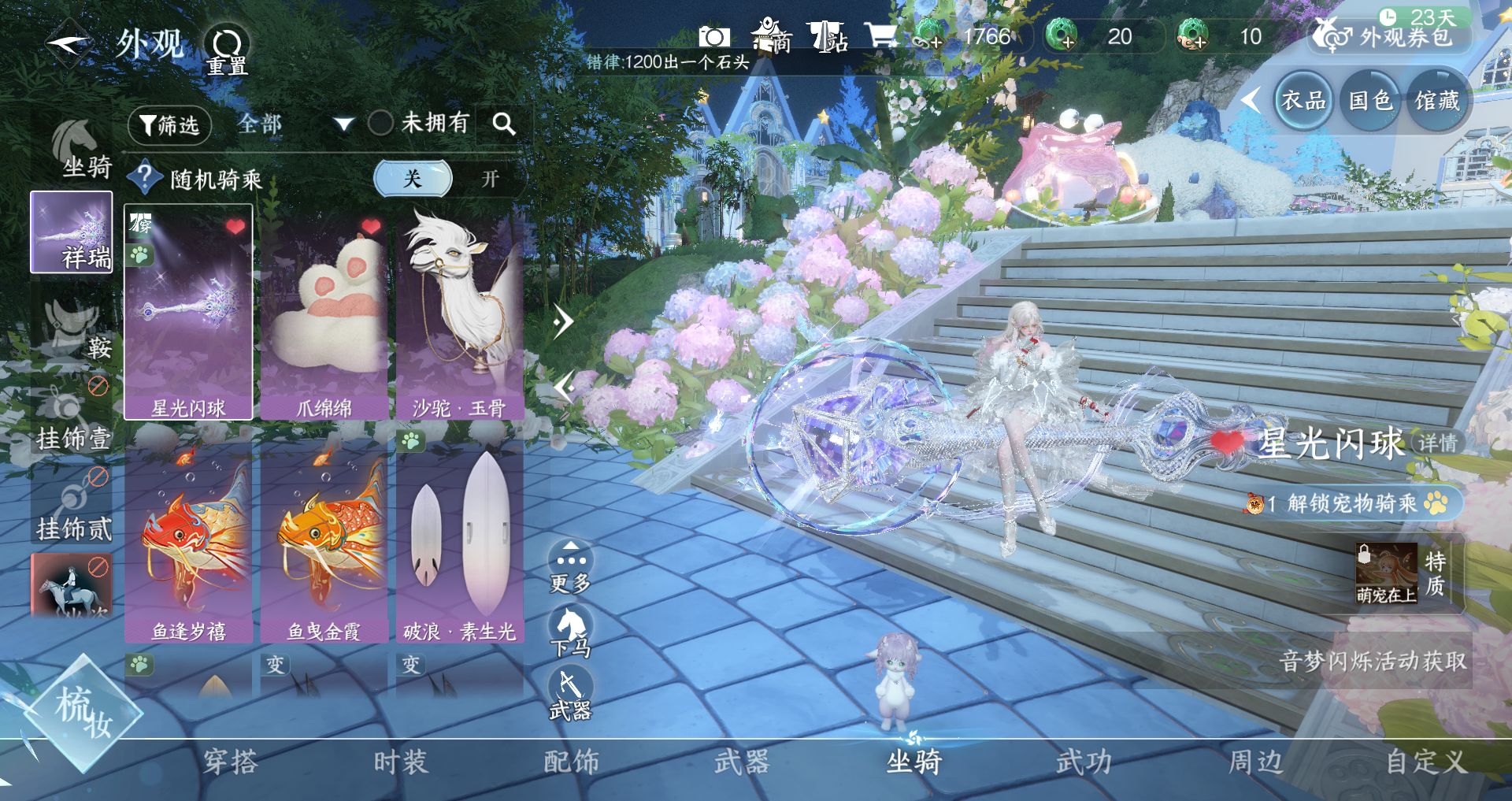Choose the 鱼曳金霞 fish mount
Viewport: 1512px width, 801px height.
pos(324,542)
